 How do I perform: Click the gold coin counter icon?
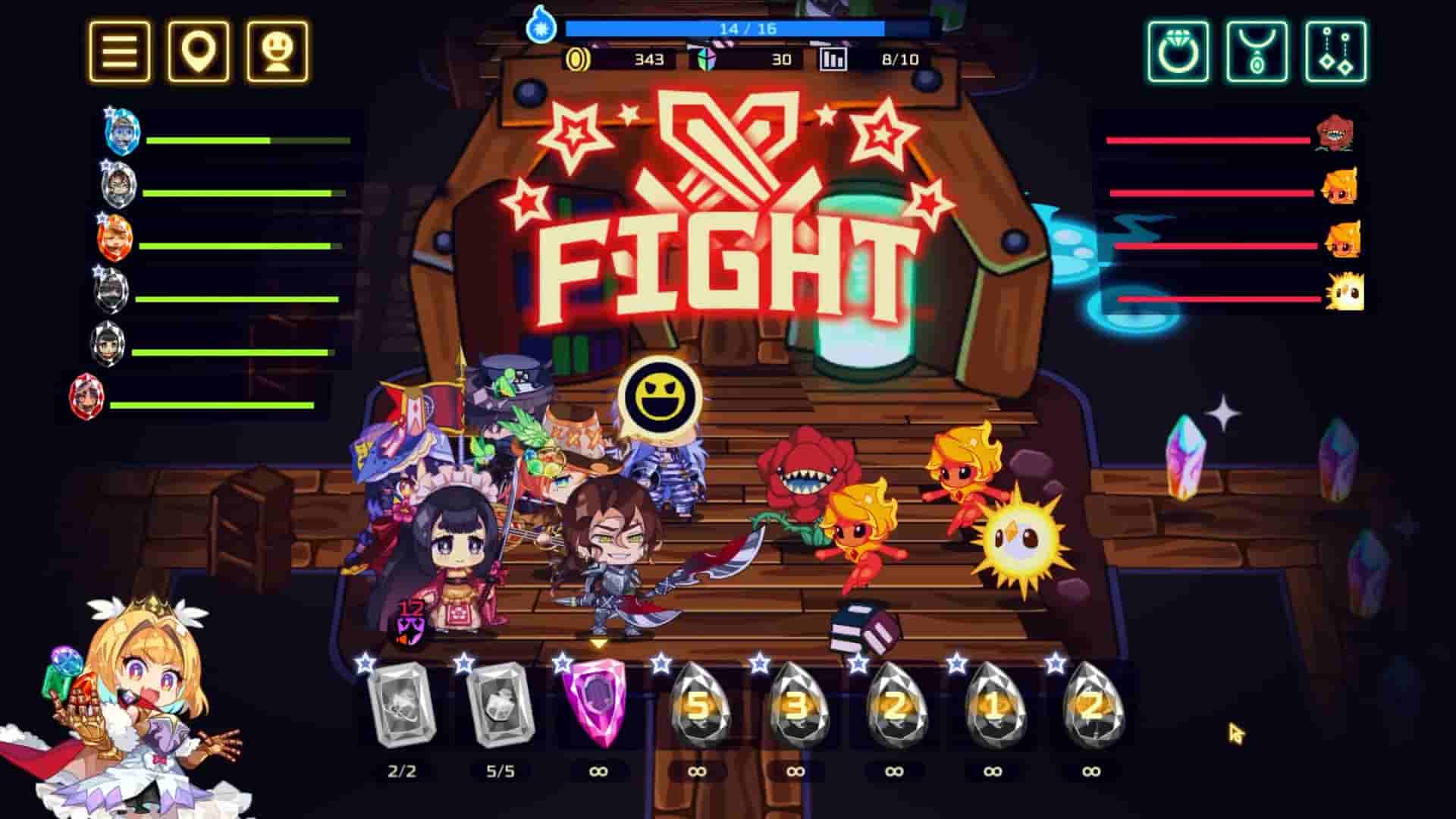click(x=579, y=58)
